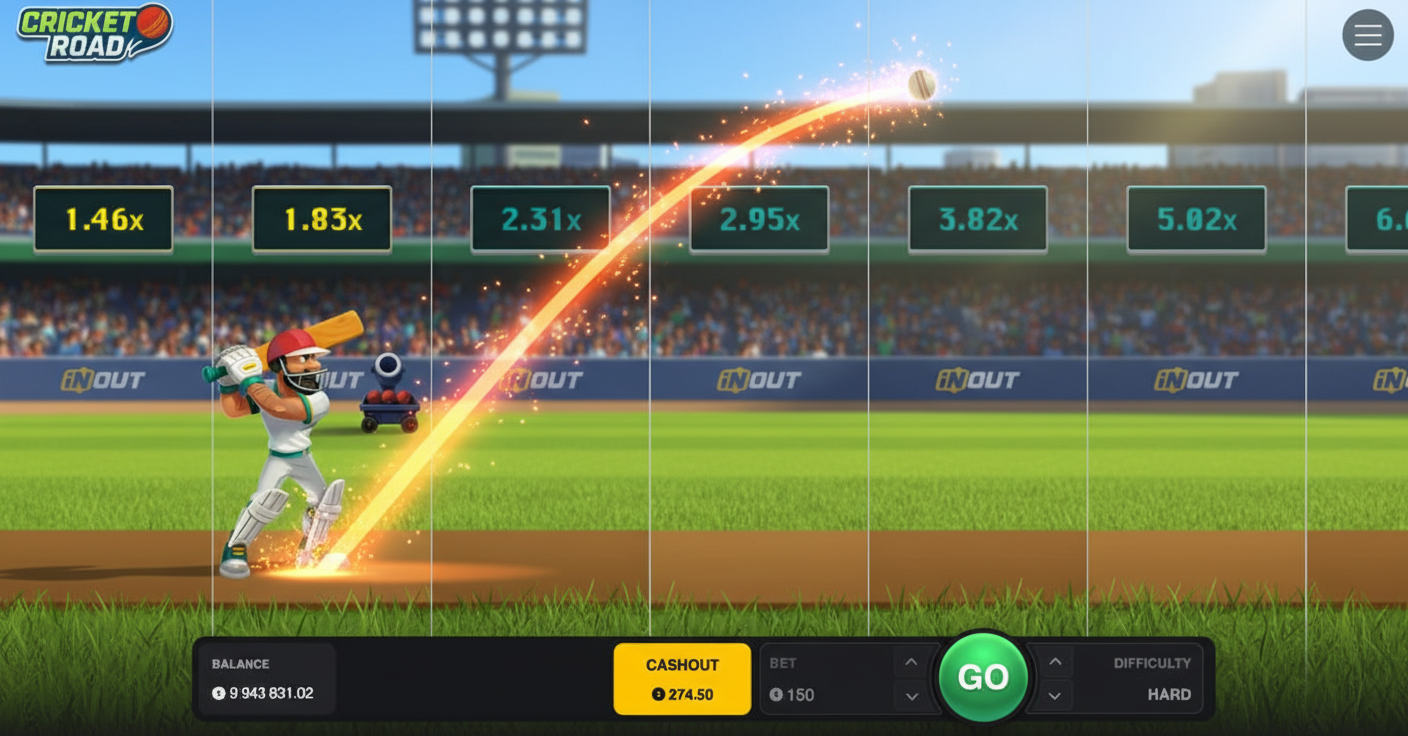This screenshot has height=736, width=1408.
Task: Cash out 274.50 winnings
Action: [x=682, y=680]
